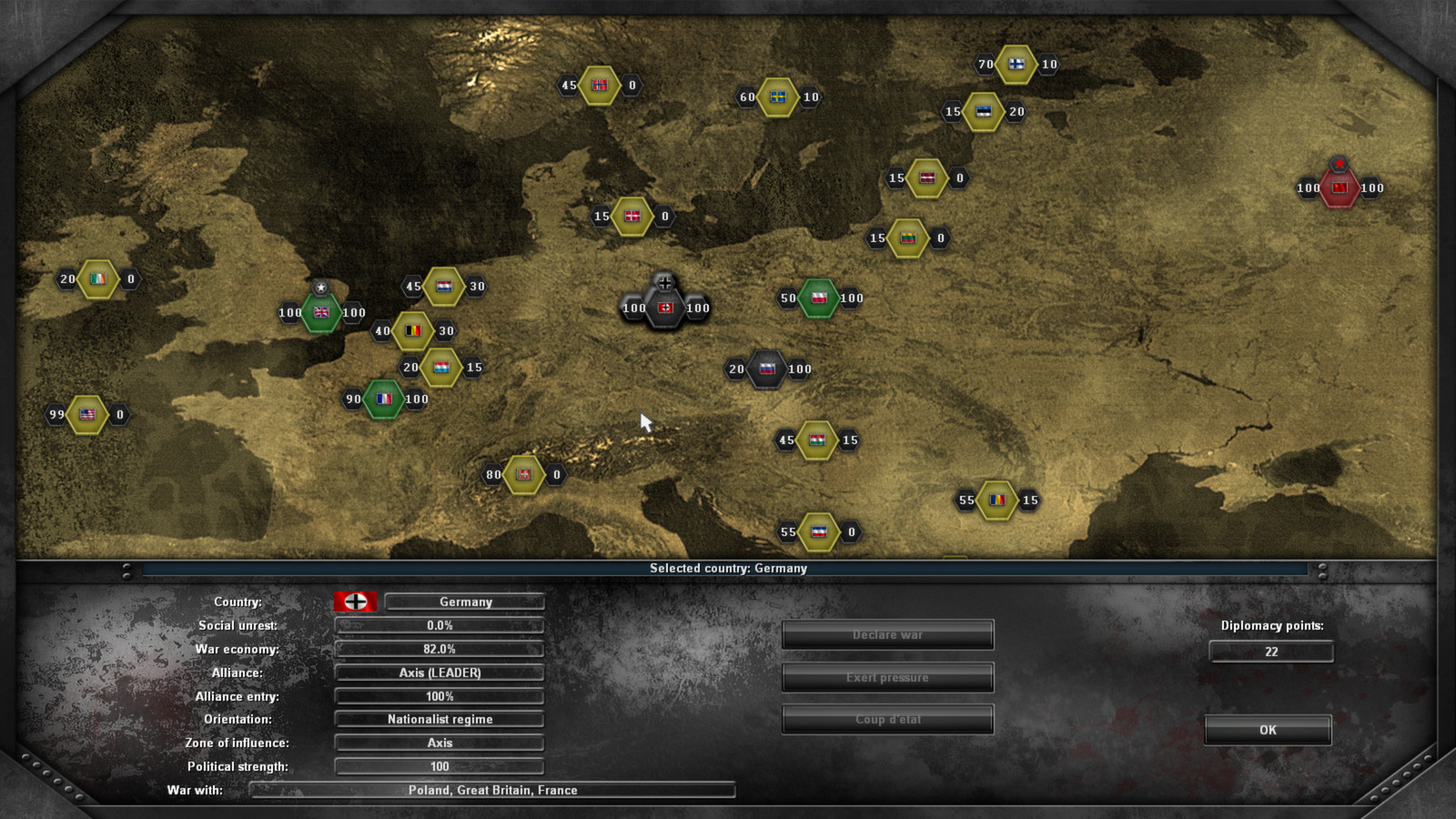Click the German flag beside the Country field
The height and width of the screenshot is (819, 1456).
pyautogui.click(x=354, y=602)
